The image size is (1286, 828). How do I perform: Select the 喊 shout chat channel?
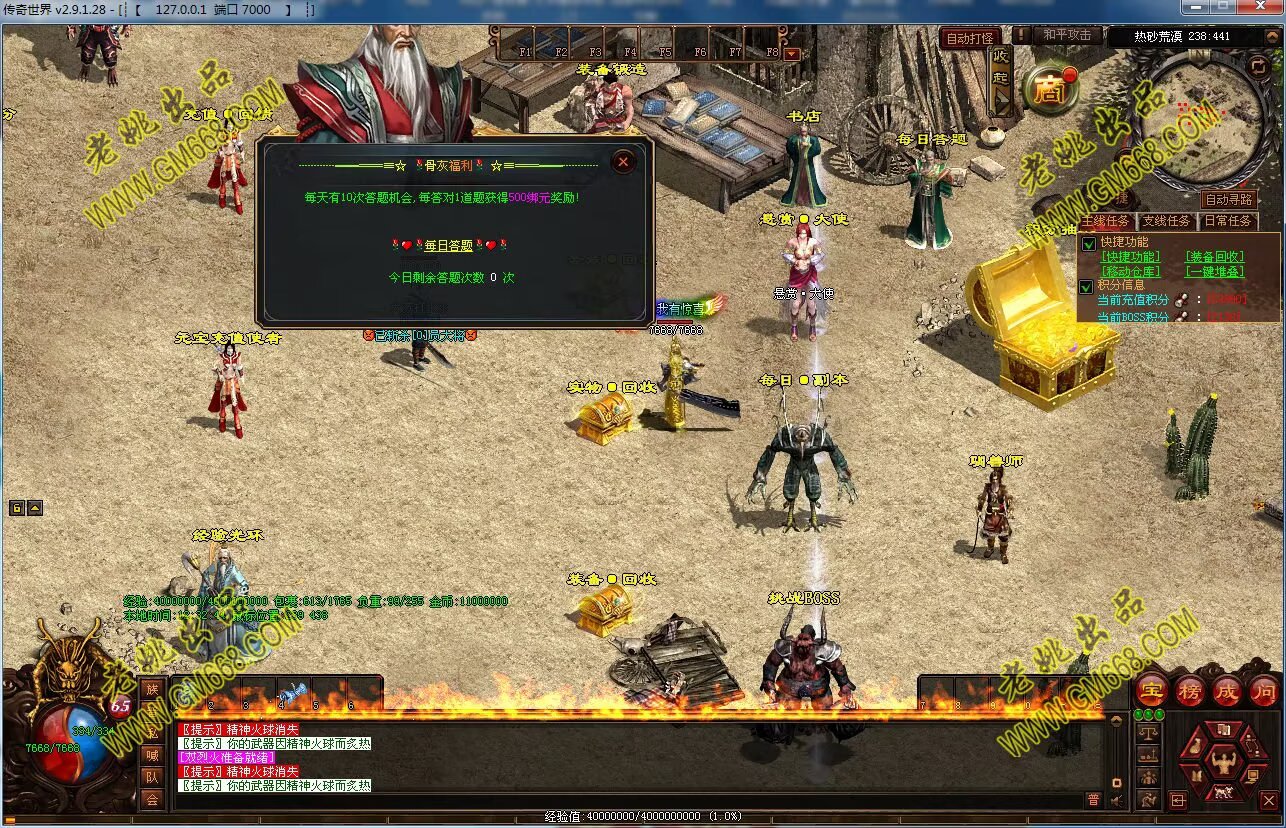(151, 755)
